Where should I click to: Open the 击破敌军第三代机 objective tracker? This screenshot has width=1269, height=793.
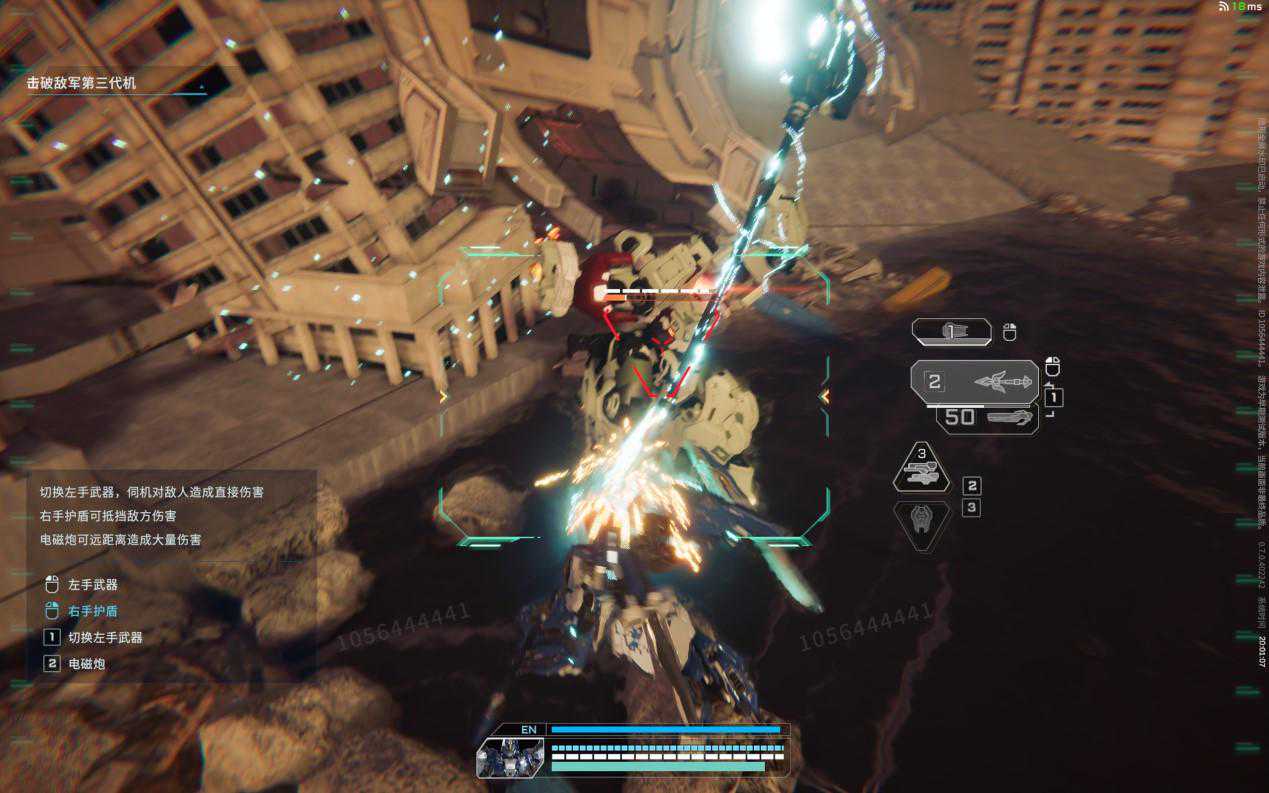click(82, 83)
